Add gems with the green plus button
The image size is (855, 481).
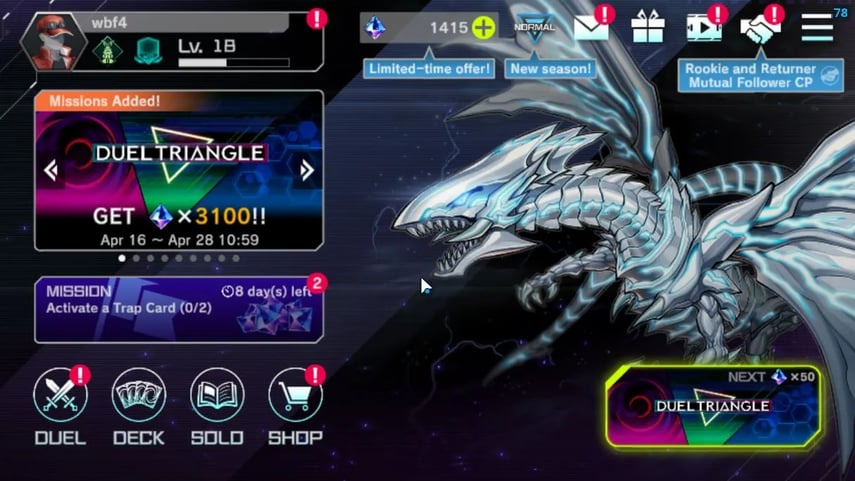coord(483,28)
